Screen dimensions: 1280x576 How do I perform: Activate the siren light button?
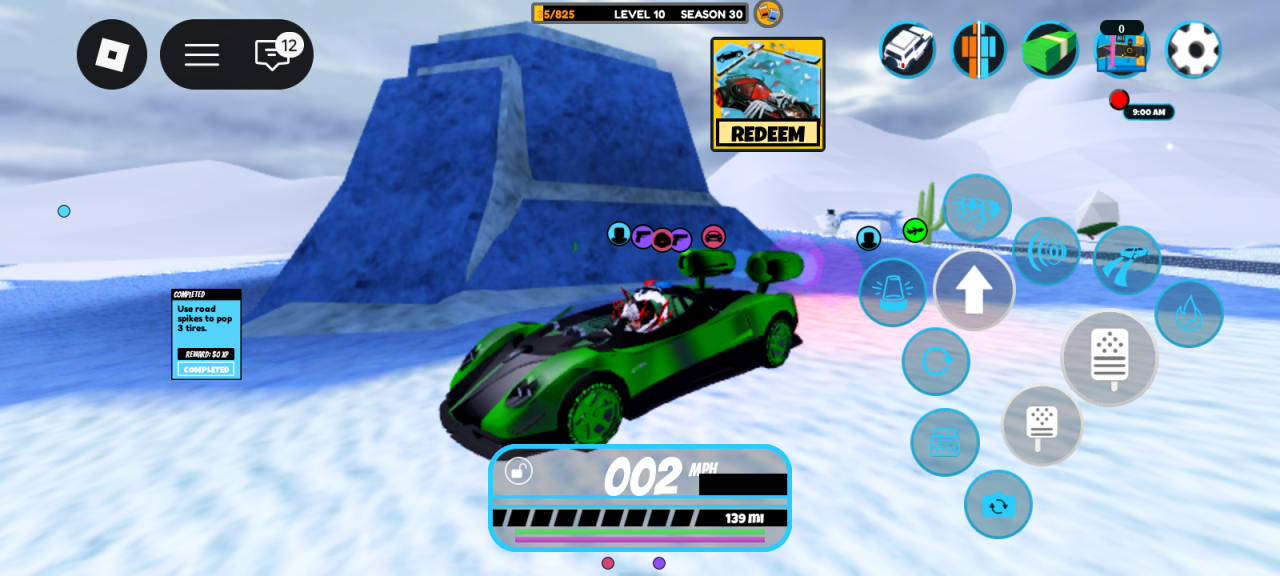click(892, 293)
